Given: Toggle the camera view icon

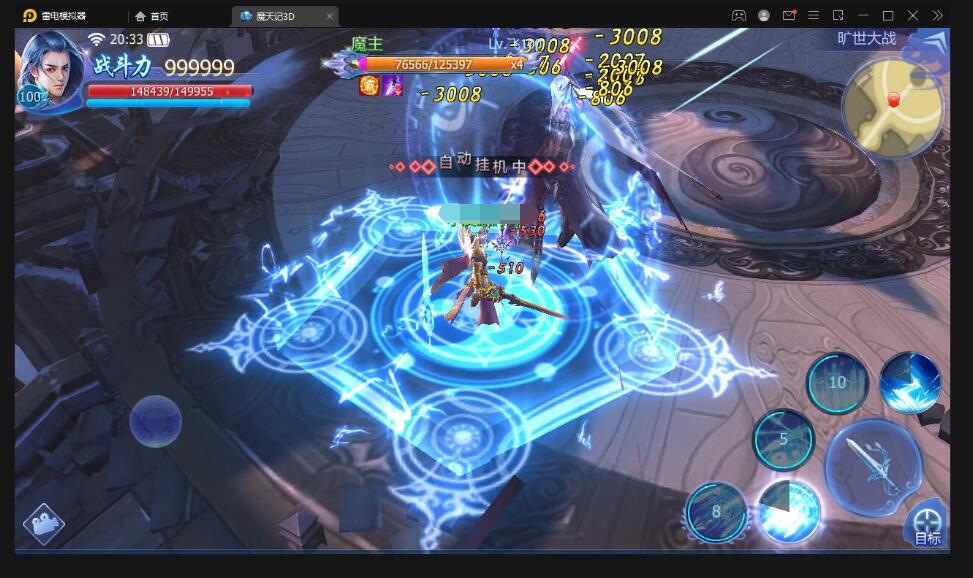Looking at the screenshot, I should point(43,523).
